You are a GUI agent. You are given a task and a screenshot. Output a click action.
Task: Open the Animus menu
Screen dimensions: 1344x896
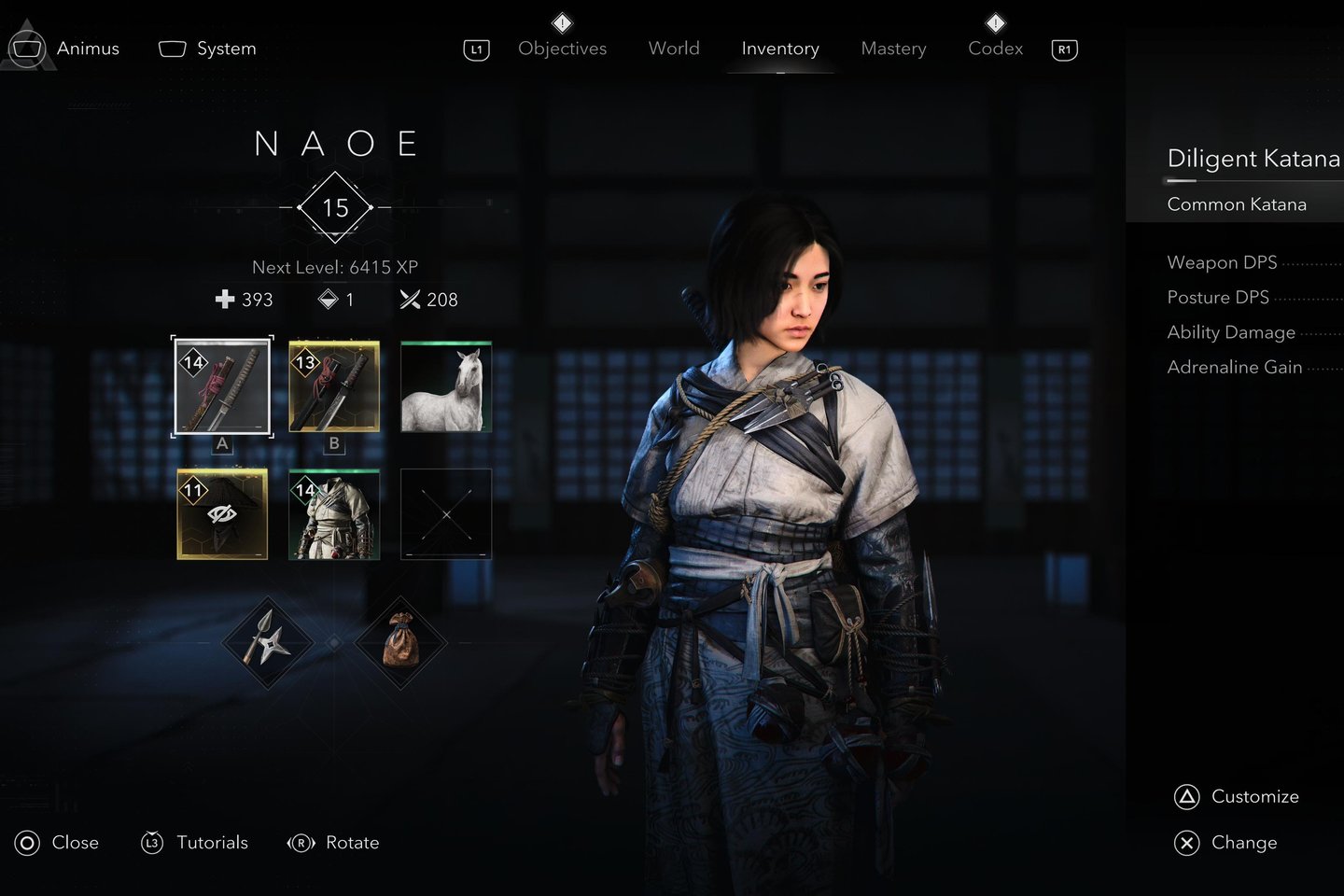65,49
